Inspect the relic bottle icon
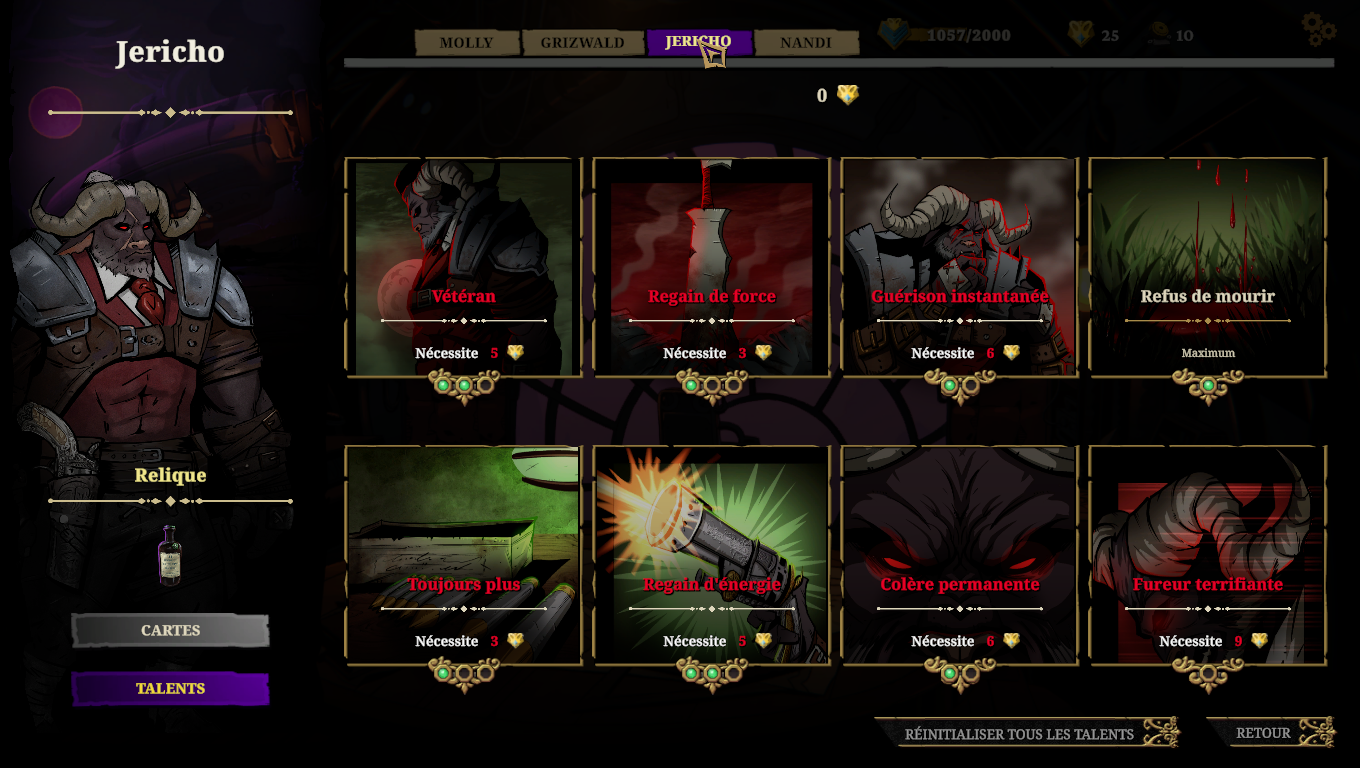The image size is (1360, 768). pyautogui.click(x=170, y=555)
